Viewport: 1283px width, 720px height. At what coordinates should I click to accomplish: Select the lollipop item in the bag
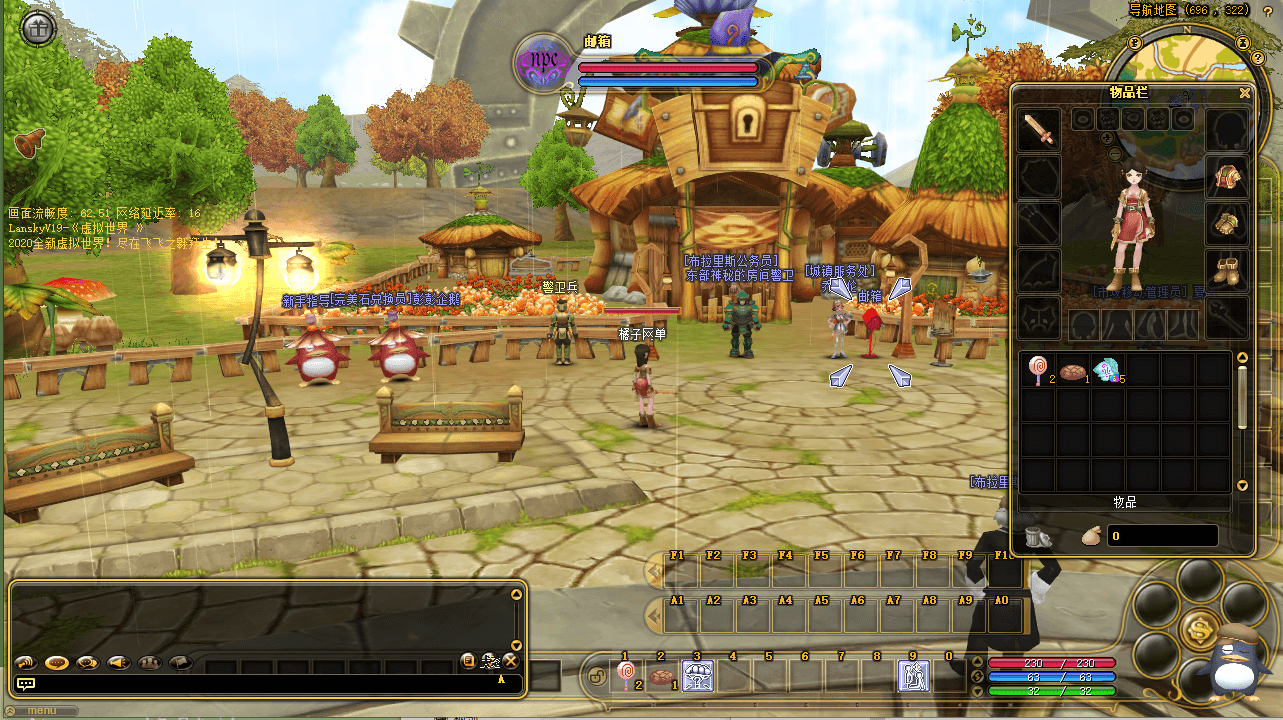point(1039,371)
